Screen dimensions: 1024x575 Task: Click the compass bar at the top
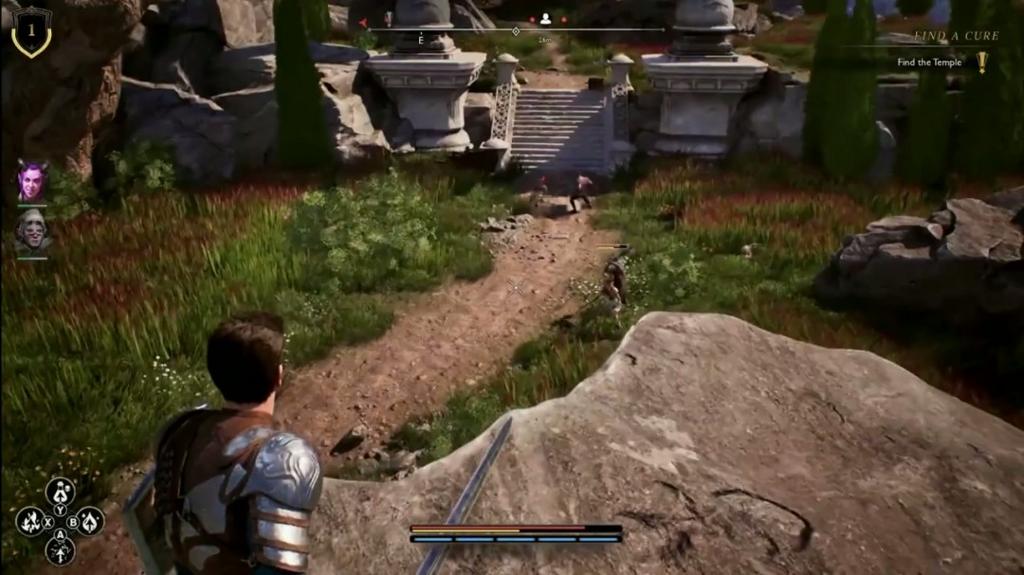pyautogui.click(x=515, y=30)
